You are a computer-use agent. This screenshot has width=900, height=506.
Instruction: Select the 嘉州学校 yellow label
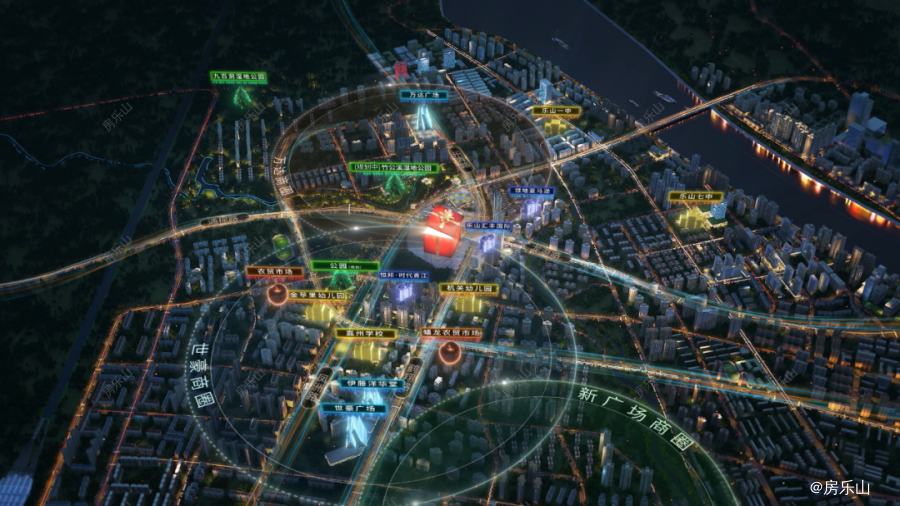tap(366, 333)
